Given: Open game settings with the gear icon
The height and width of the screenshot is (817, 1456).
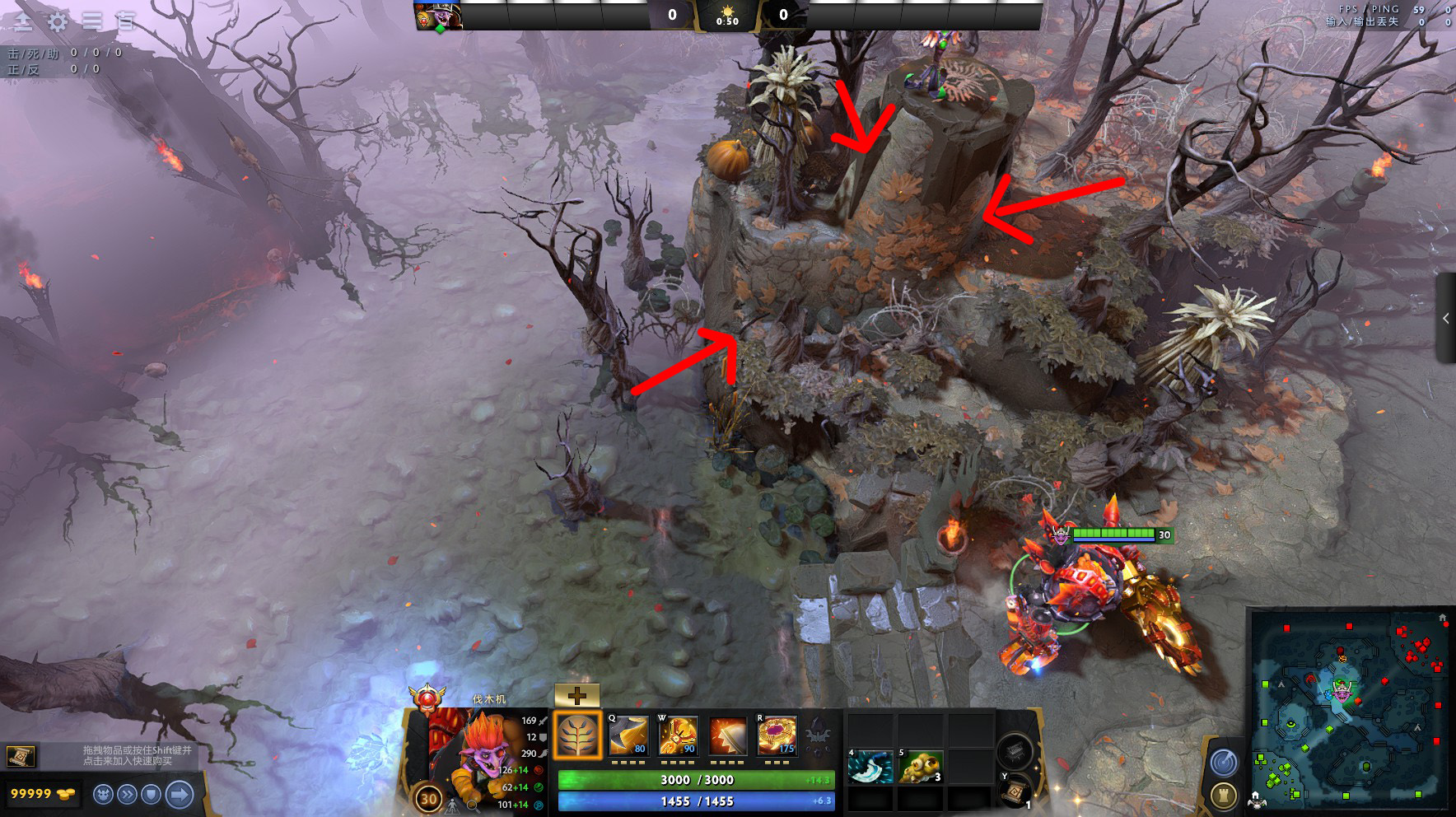Looking at the screenshot, I should coord(56,21).
